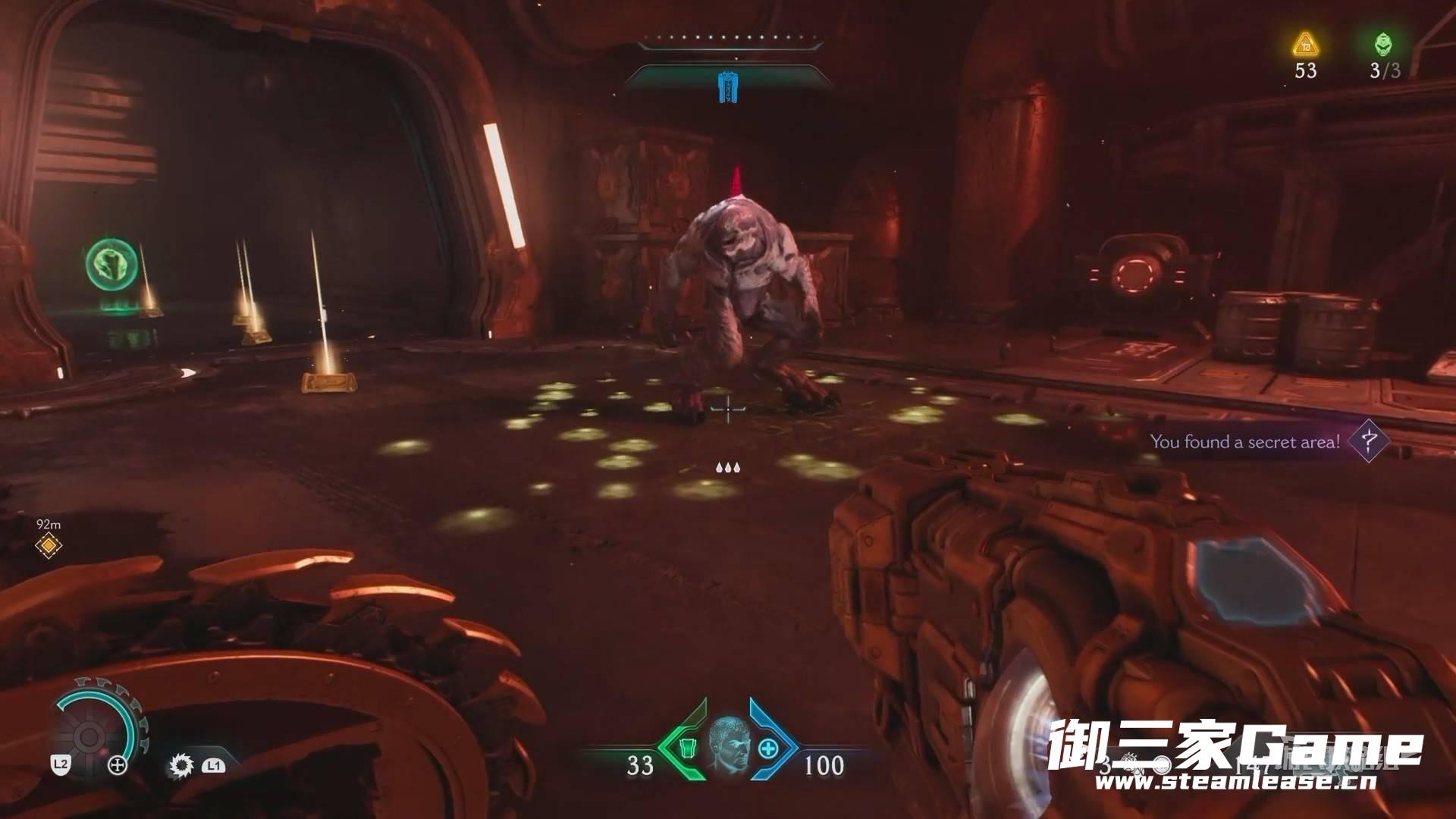Viewport: 1456px width, 819px height.
Task: Click the secret area question mark icon
Action: [1369, 441]
